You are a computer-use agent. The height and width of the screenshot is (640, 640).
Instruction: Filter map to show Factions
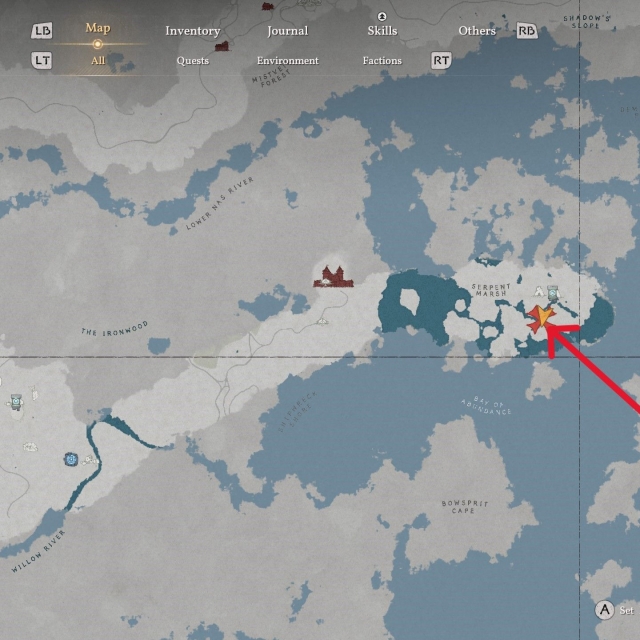(x=382, y=61)
